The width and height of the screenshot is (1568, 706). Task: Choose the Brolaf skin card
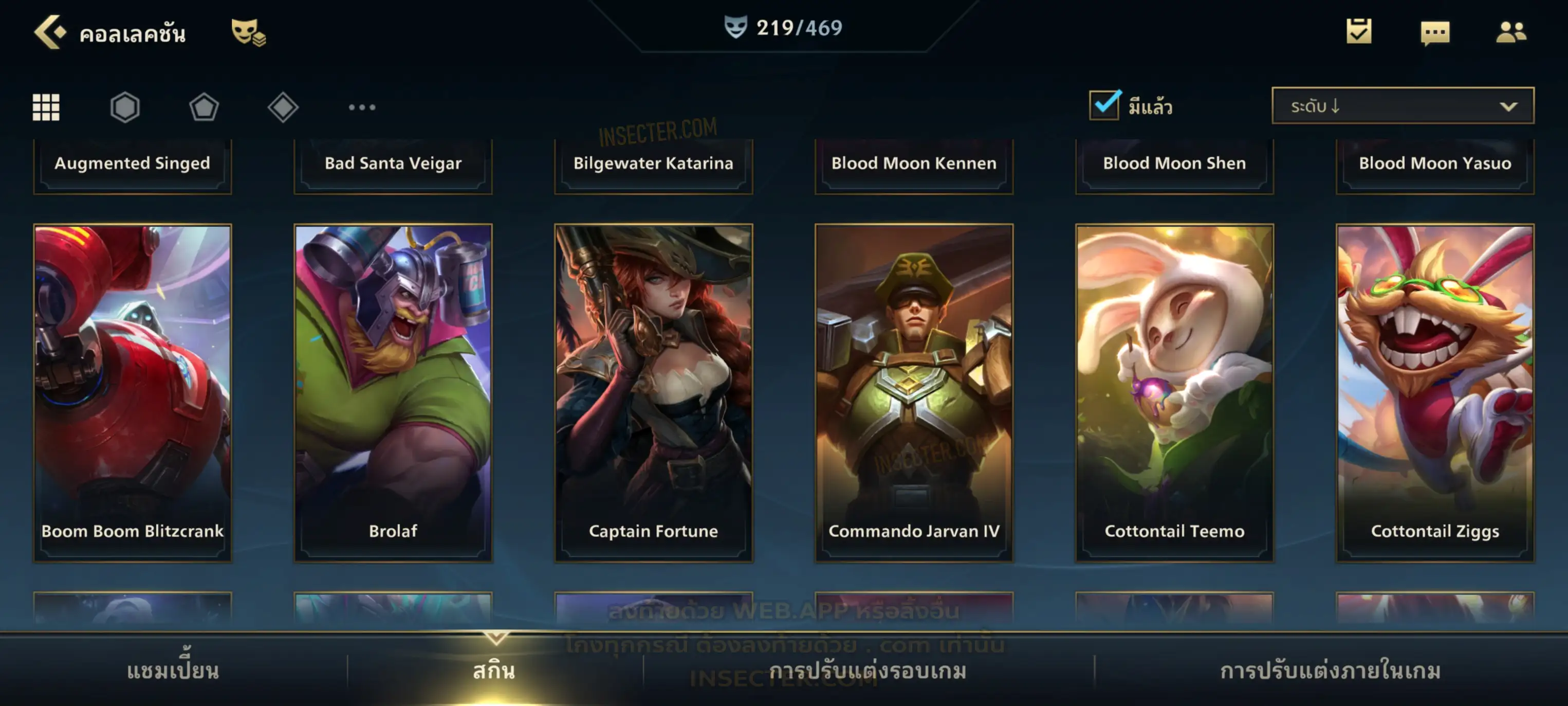[393, 392]
